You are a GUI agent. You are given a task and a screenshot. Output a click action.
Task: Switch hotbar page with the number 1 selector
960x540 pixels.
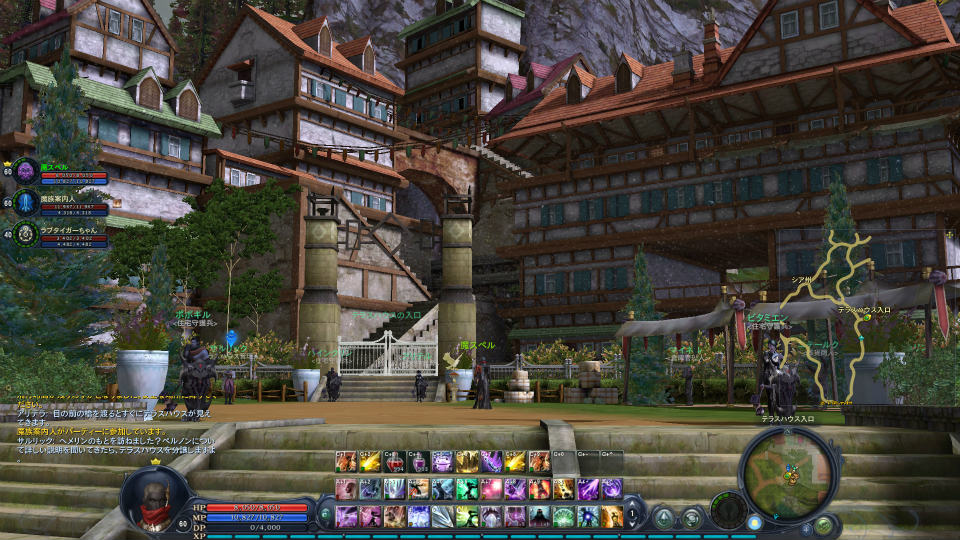click(632, 516)
